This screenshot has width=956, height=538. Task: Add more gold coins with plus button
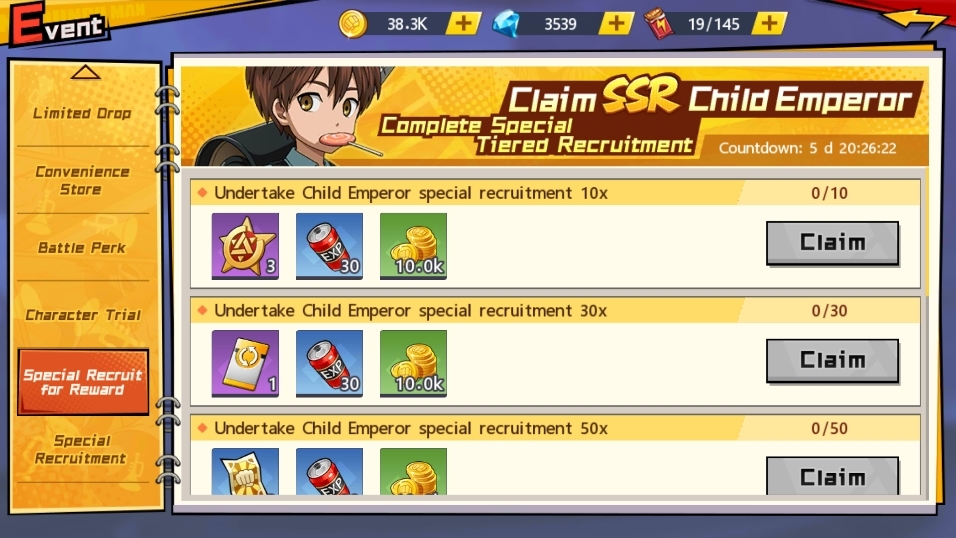click(463, 24)
